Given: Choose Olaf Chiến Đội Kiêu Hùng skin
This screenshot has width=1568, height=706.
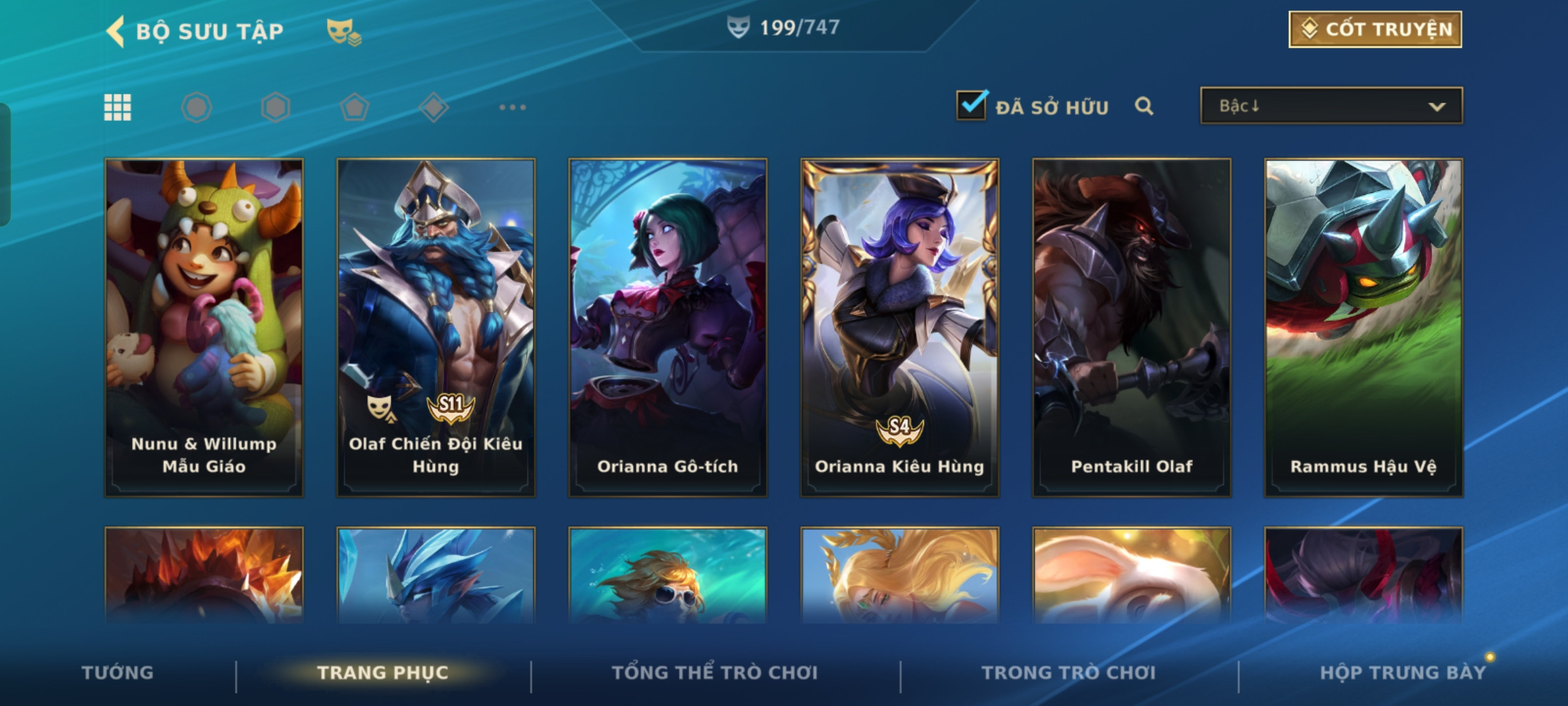Looking at the screenshot, I should point(436,327).
